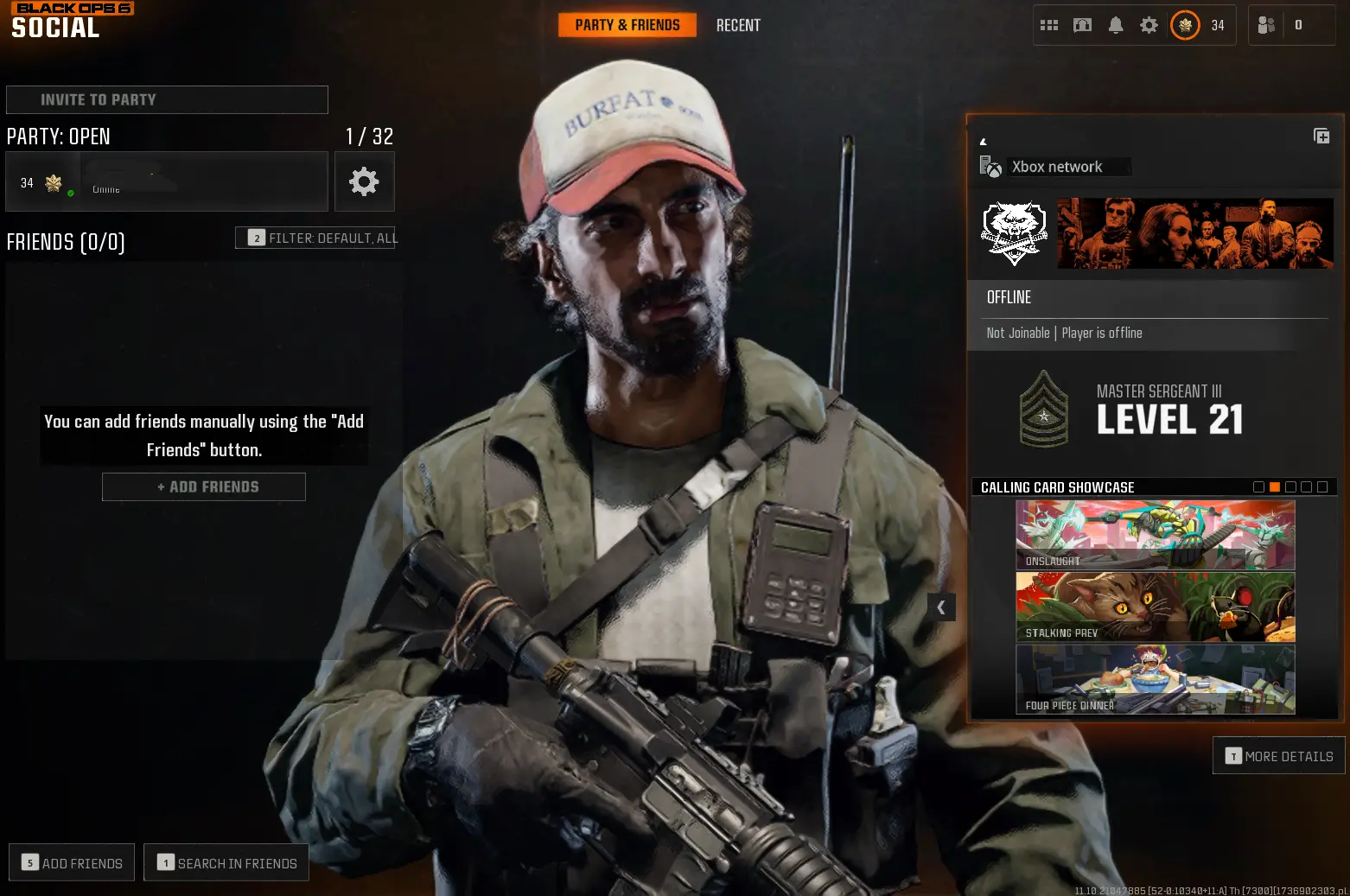
Task: Open the copy player card icon
Action: 1321,136
